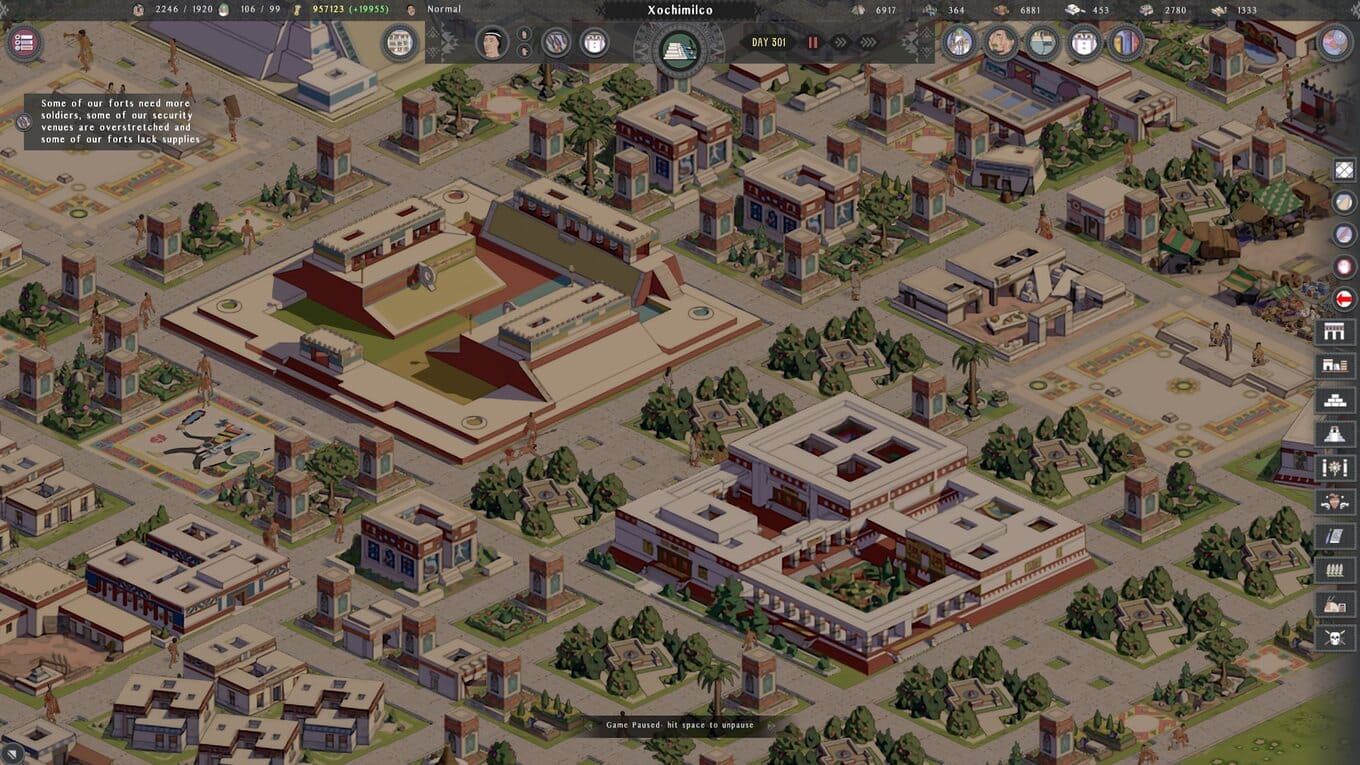This screenshot has width=1360, height=765.
Task: Open the feather and paper build category
Action: pyautogui.click(x=1335, y=536)
